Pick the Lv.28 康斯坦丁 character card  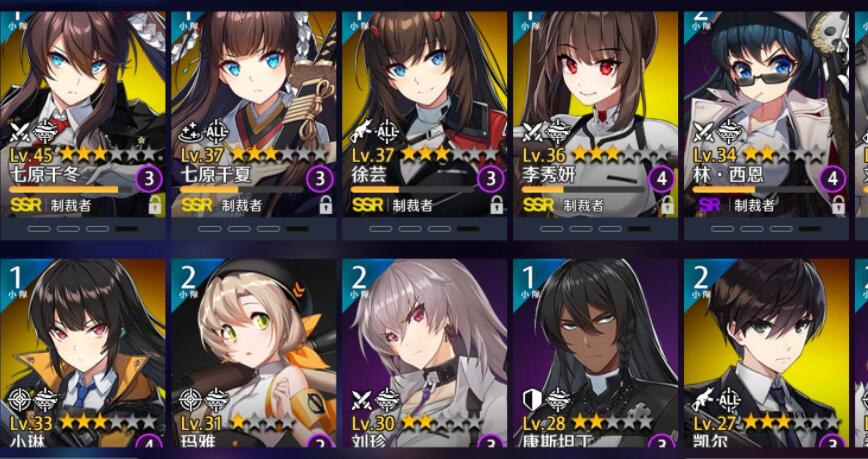pos(595,350)
